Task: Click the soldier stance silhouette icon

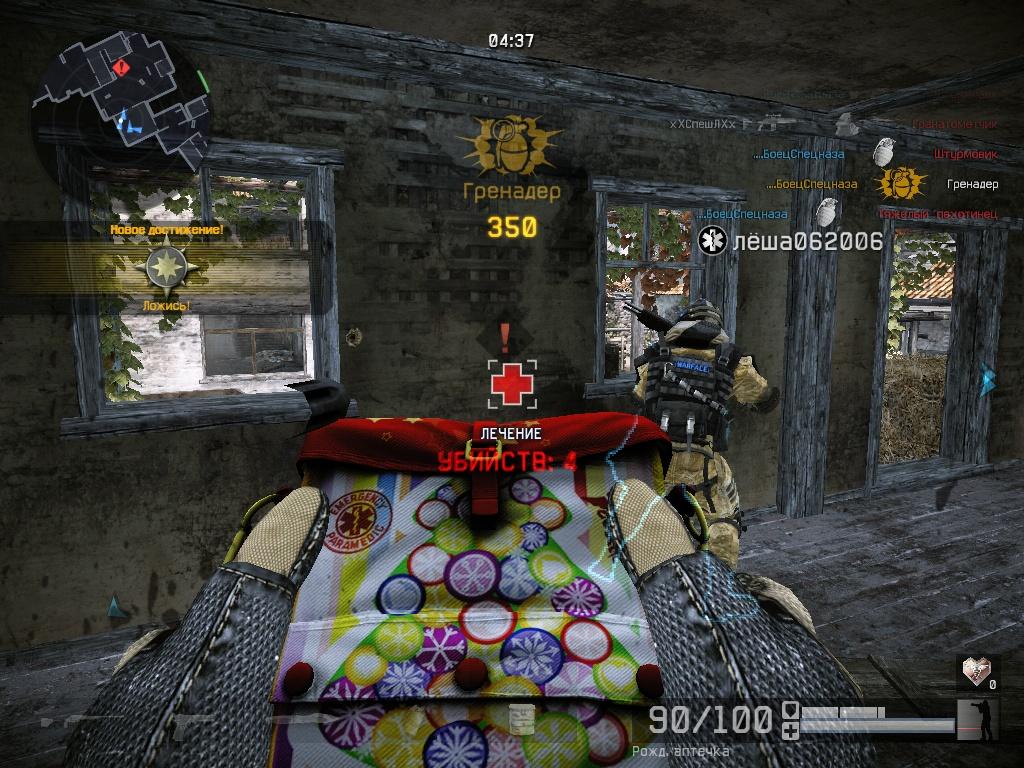Action: [981, 720]
